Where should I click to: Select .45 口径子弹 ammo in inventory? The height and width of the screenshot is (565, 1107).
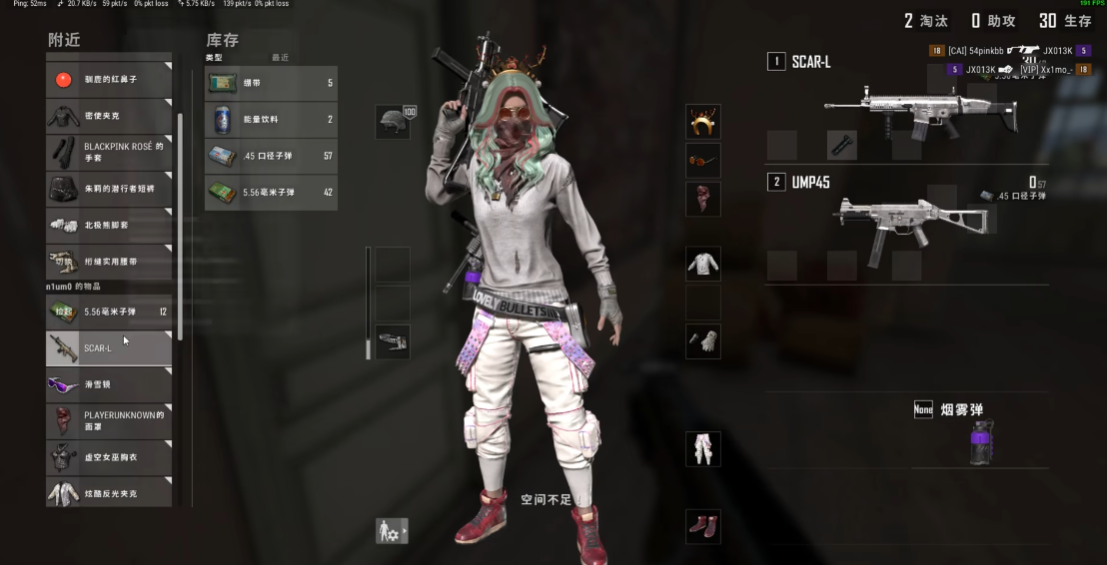pyautogui.click(x=270, y=156)
